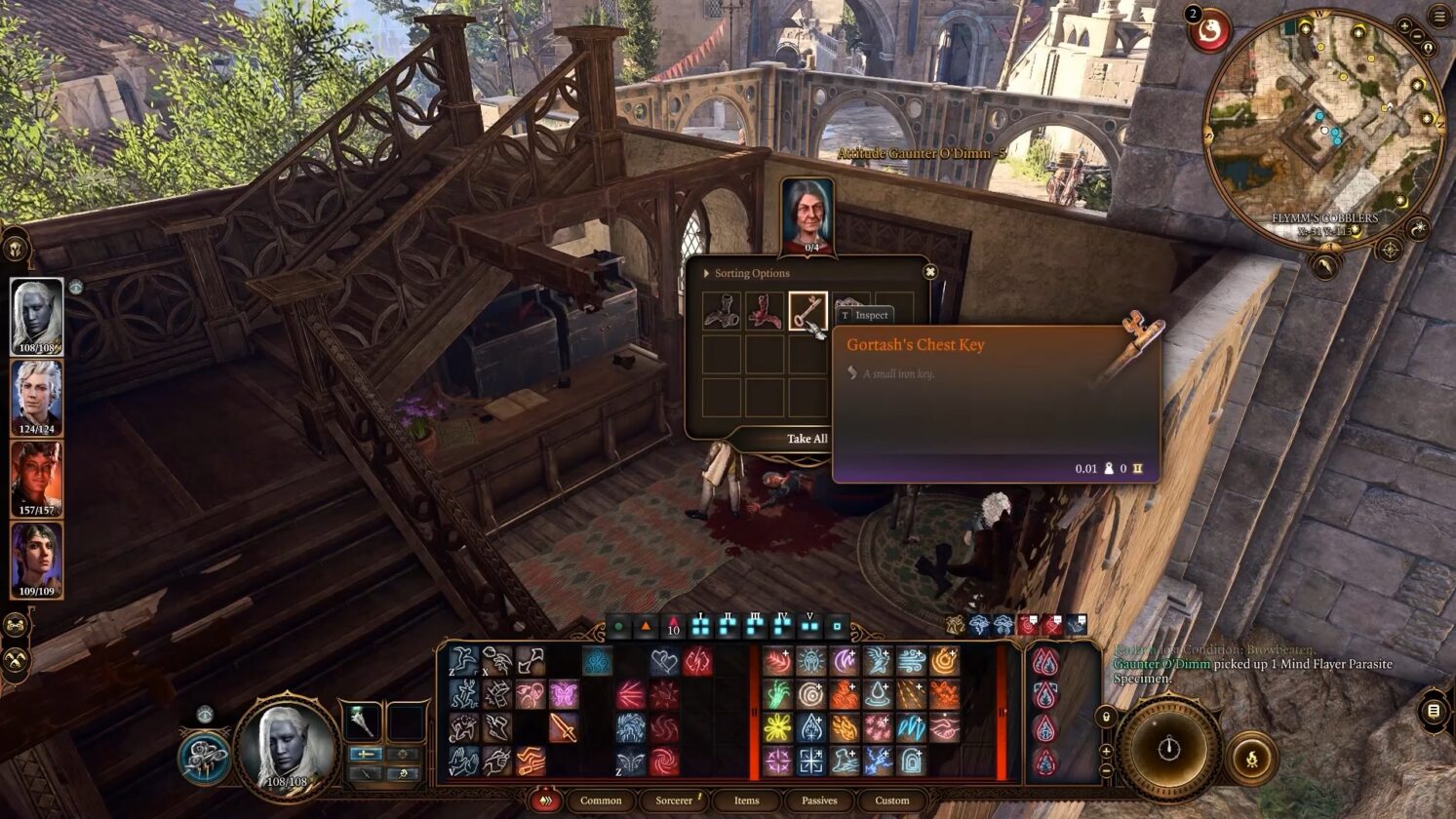The width and height of the screenshot is (1456, 819).
Task: Click the Flymm's Cobblers minimap
Action: [x=1325, y=127]
